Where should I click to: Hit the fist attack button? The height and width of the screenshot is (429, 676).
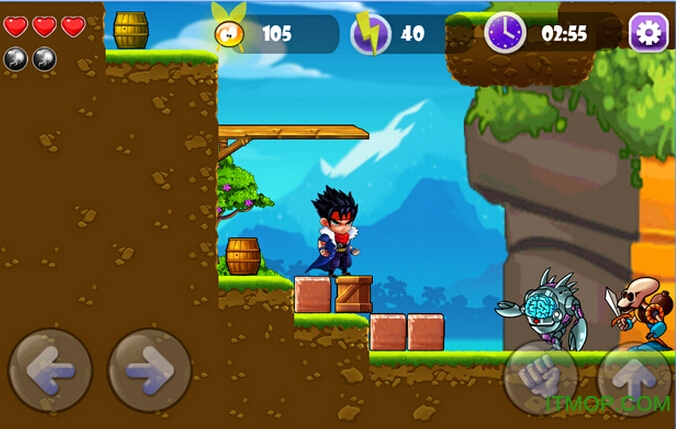540,378
